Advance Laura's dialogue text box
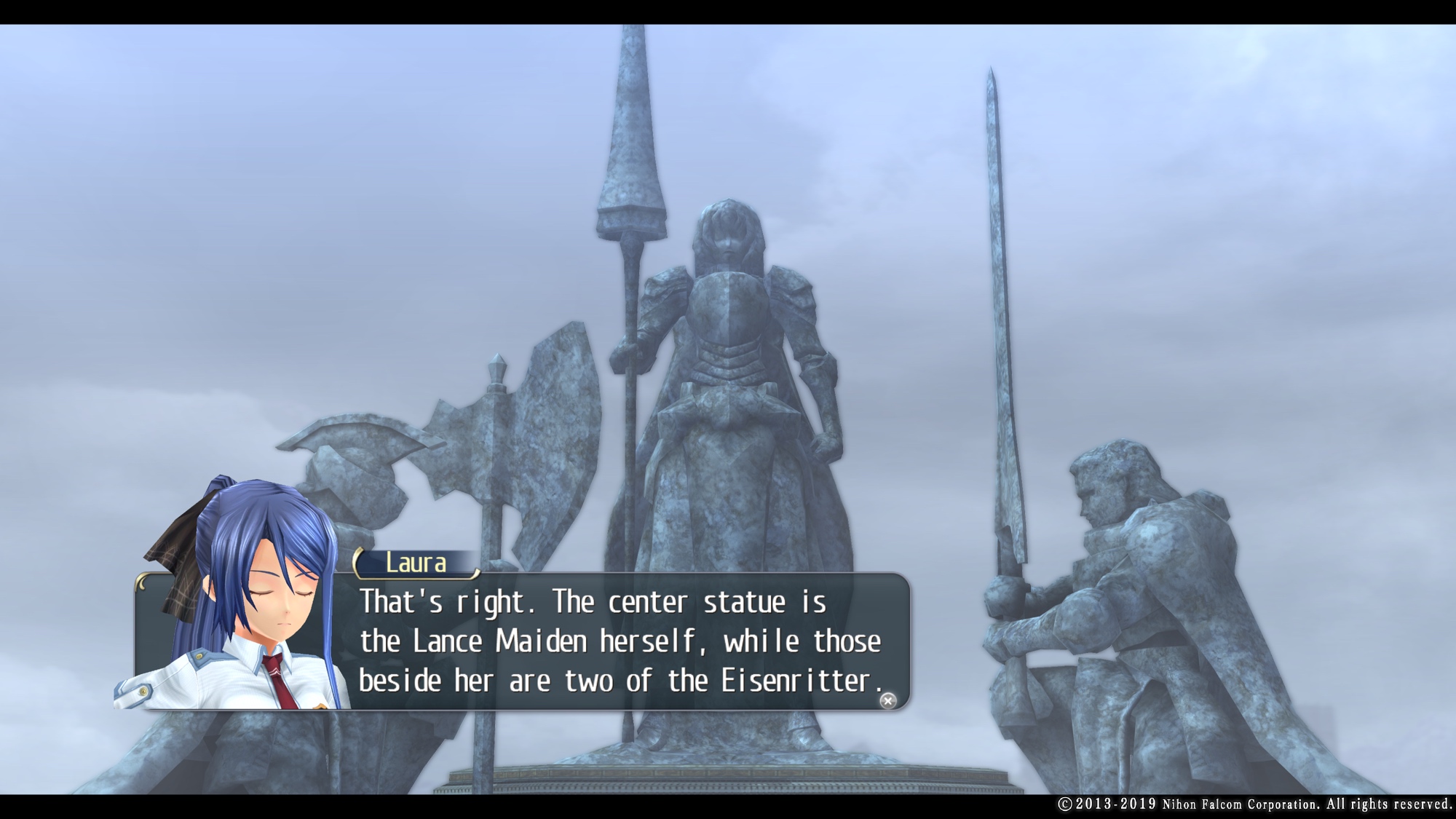 (x=619, y=641)
